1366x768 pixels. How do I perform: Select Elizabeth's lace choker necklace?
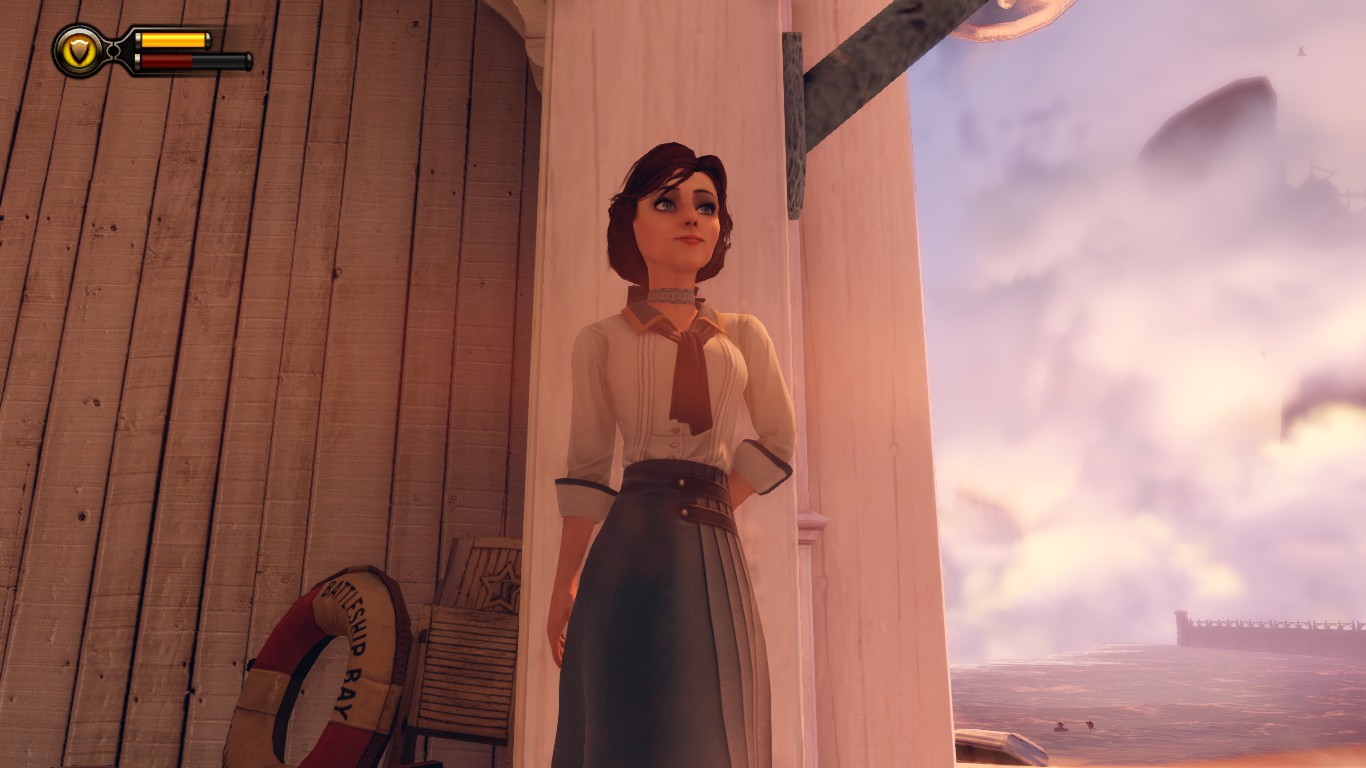click(672, 295)
